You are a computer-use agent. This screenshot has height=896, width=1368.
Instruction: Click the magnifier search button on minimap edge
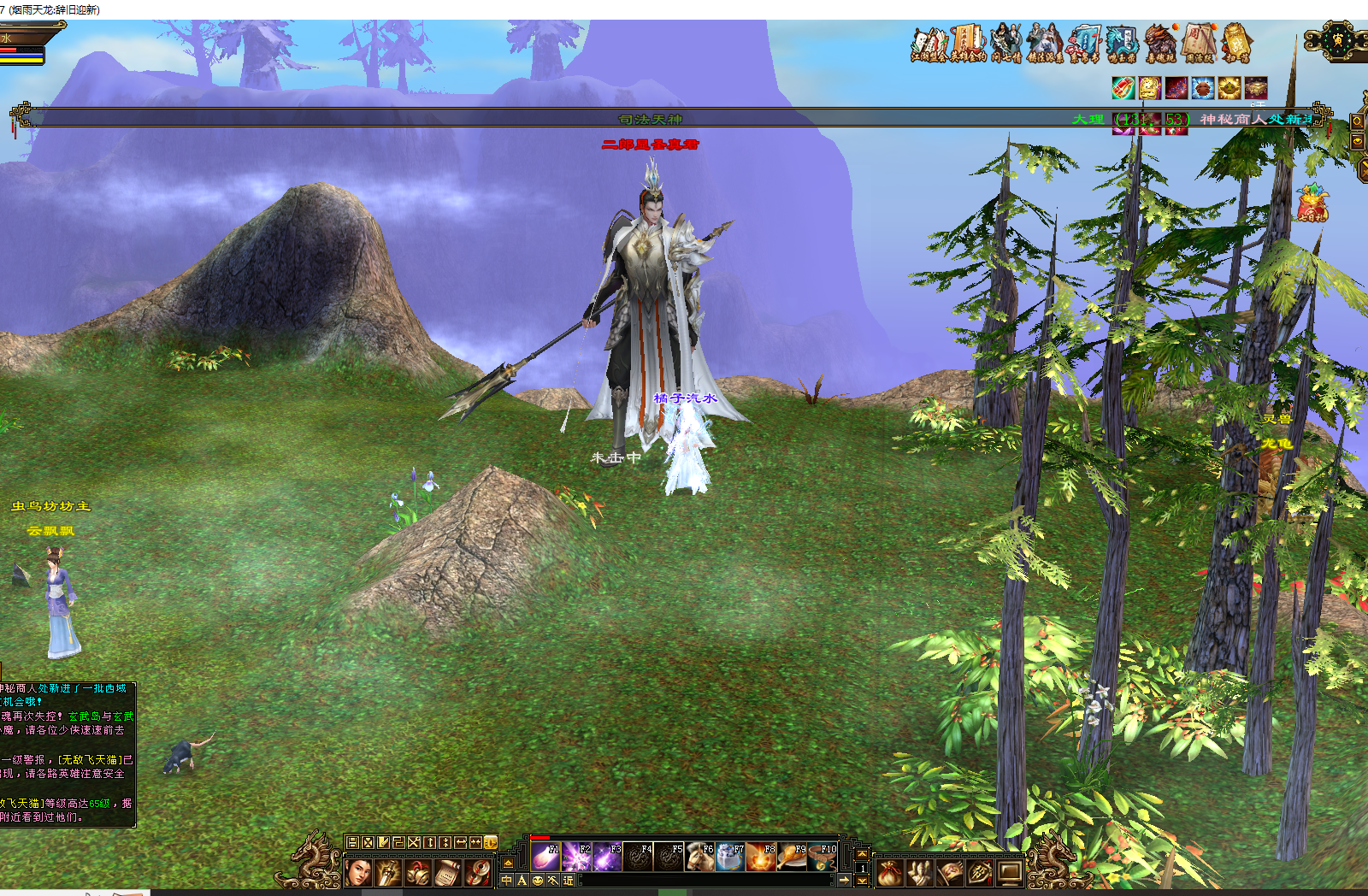coord(1357,121)
